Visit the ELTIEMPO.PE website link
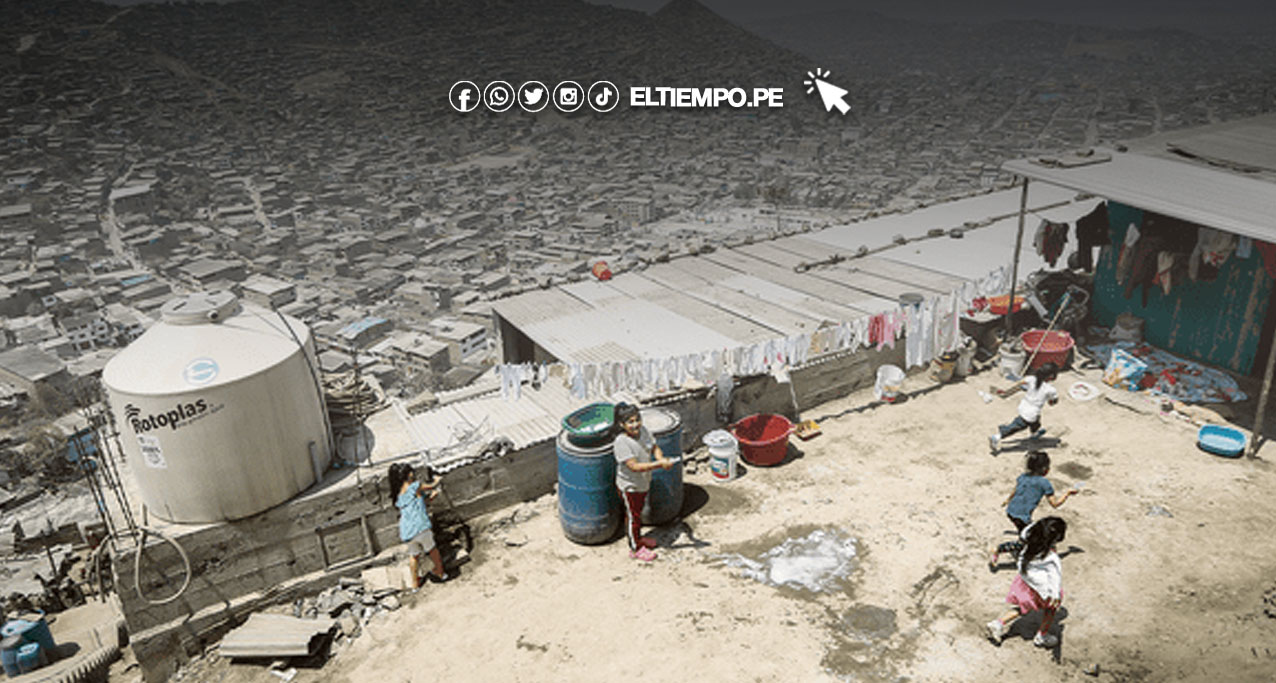This screenshot has height=683, width=1276. click(706, 97)
